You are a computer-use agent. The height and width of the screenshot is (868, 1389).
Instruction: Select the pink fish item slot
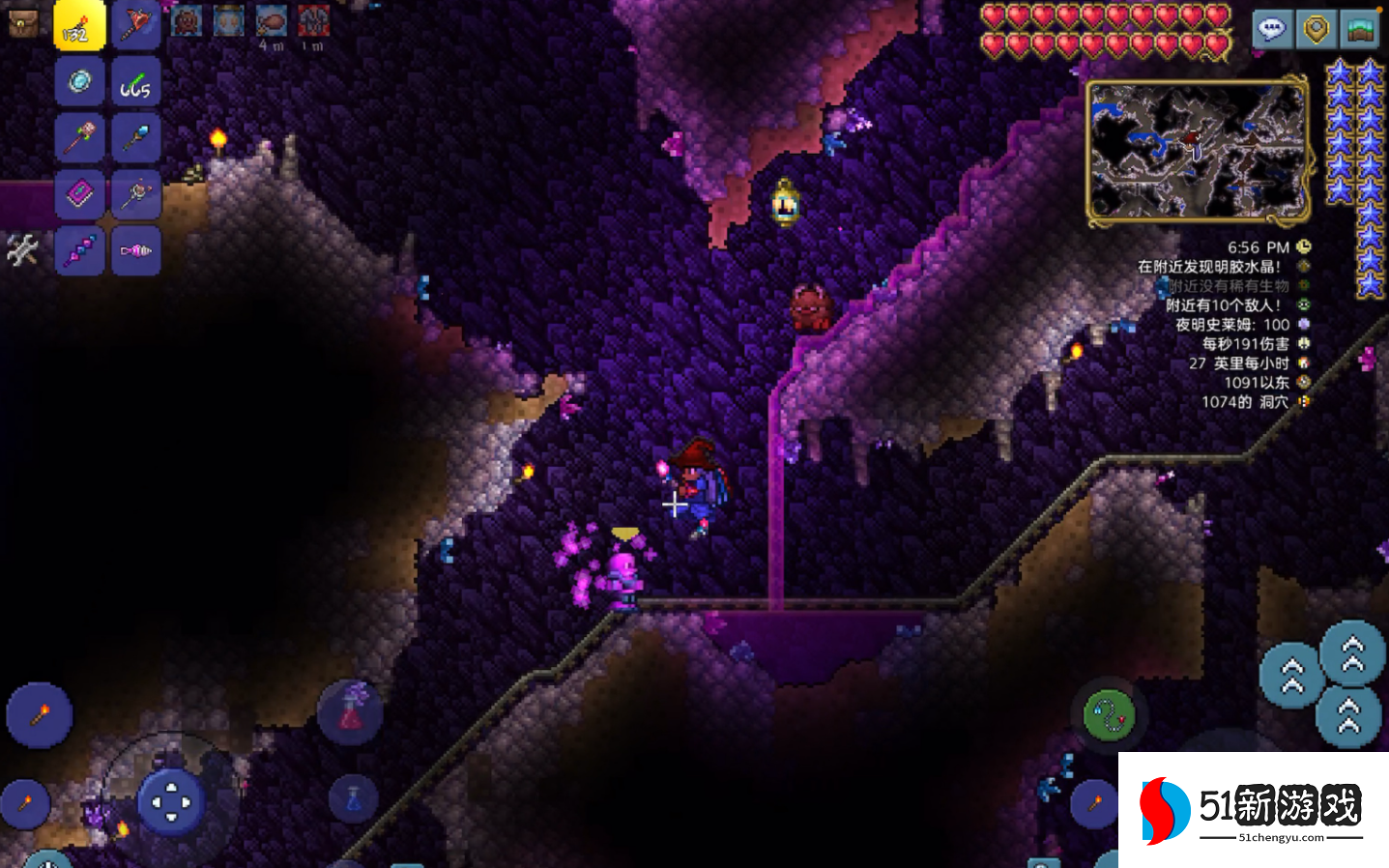tap(135, 250)
